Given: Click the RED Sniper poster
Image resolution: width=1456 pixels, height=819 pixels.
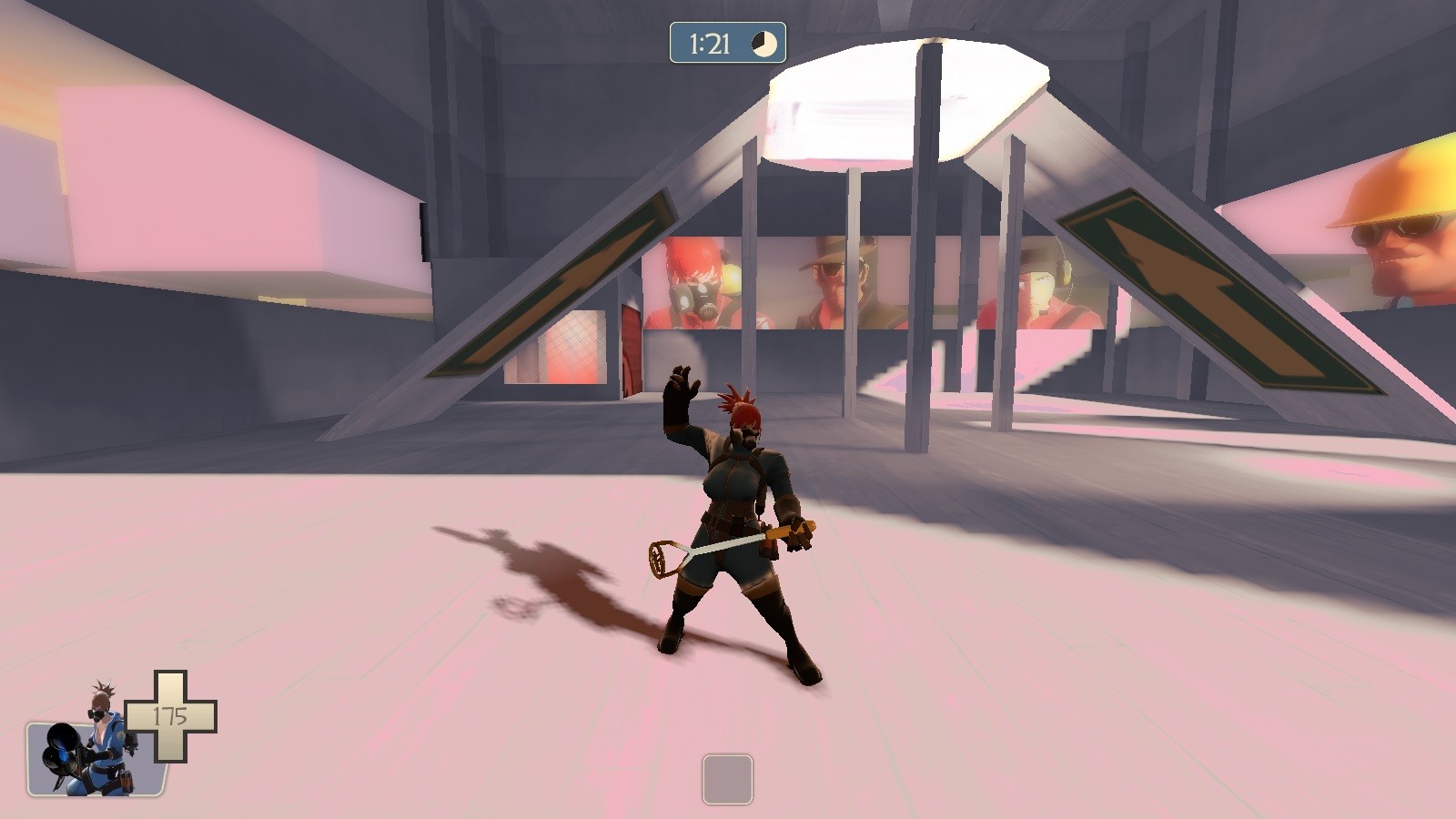Looking at the screenshot, I should point(828,282).
